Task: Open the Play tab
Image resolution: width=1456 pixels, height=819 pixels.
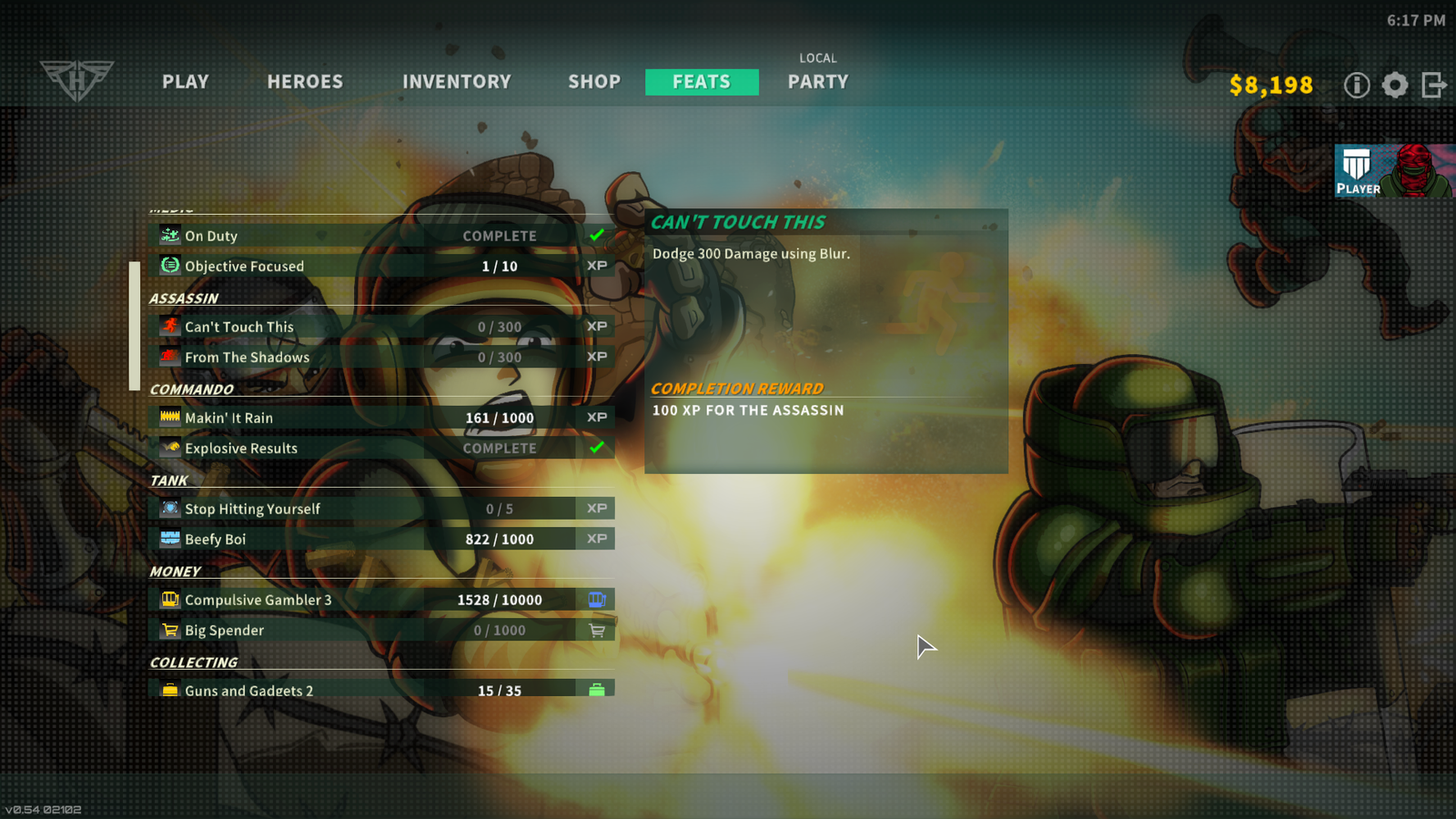Action: pos(186,82)
